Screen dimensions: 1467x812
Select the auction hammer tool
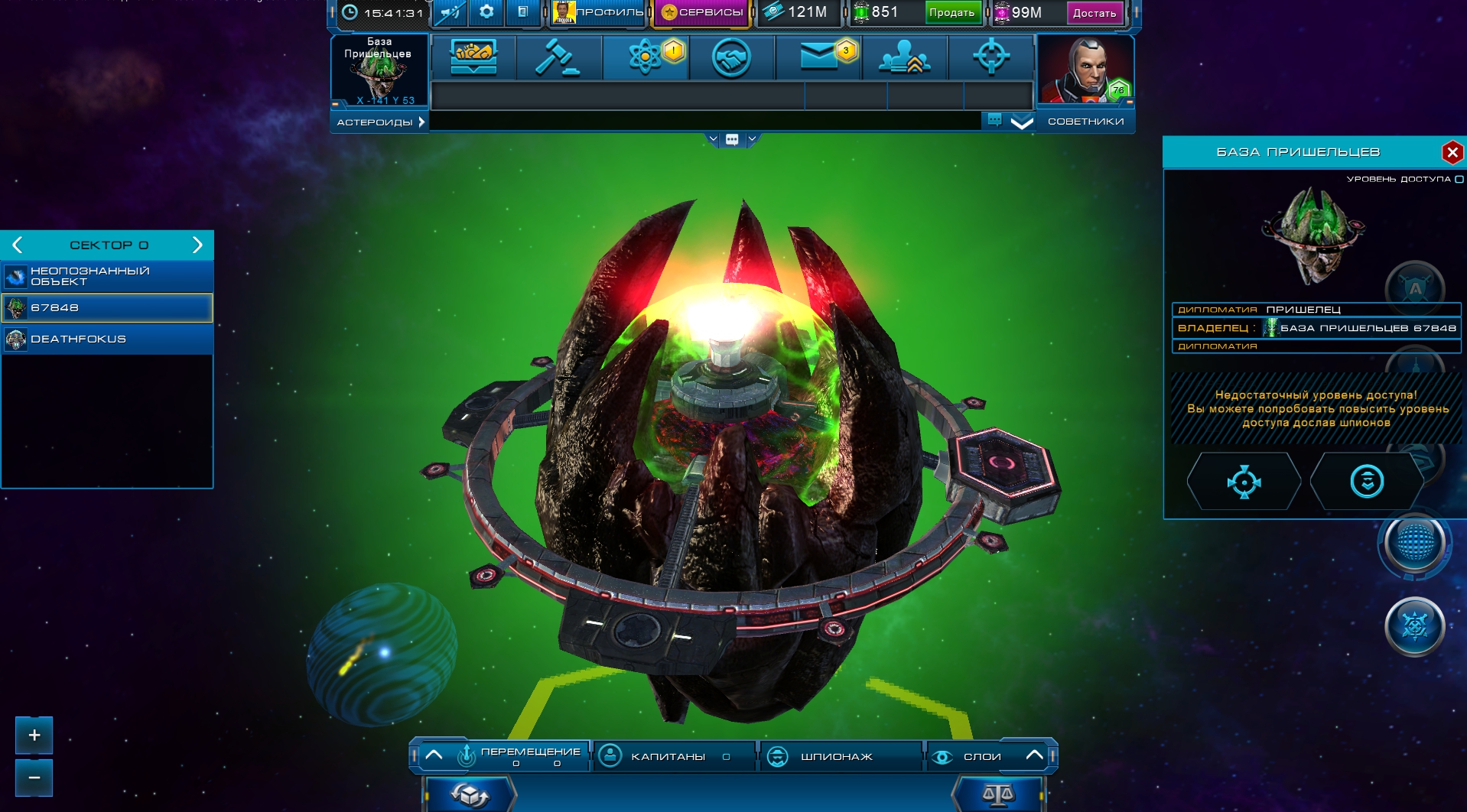[x=558, y=57]
